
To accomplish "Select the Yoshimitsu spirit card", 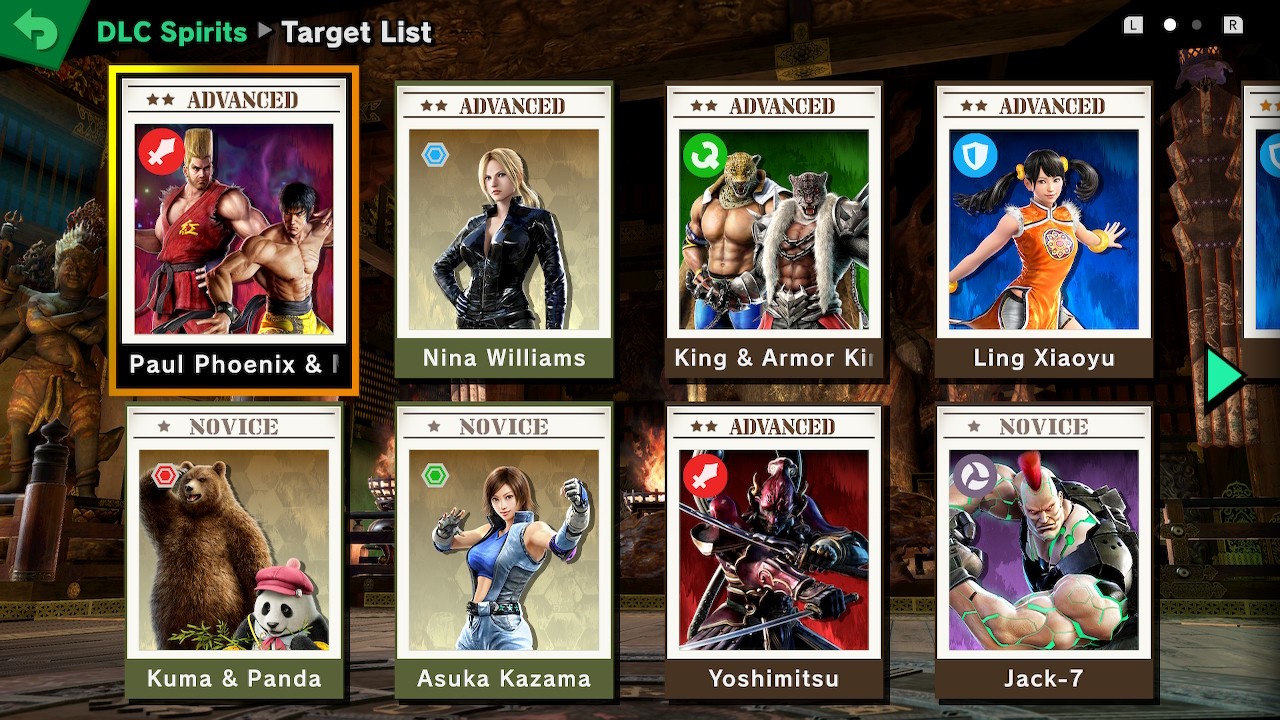I will tap(774, 550).
